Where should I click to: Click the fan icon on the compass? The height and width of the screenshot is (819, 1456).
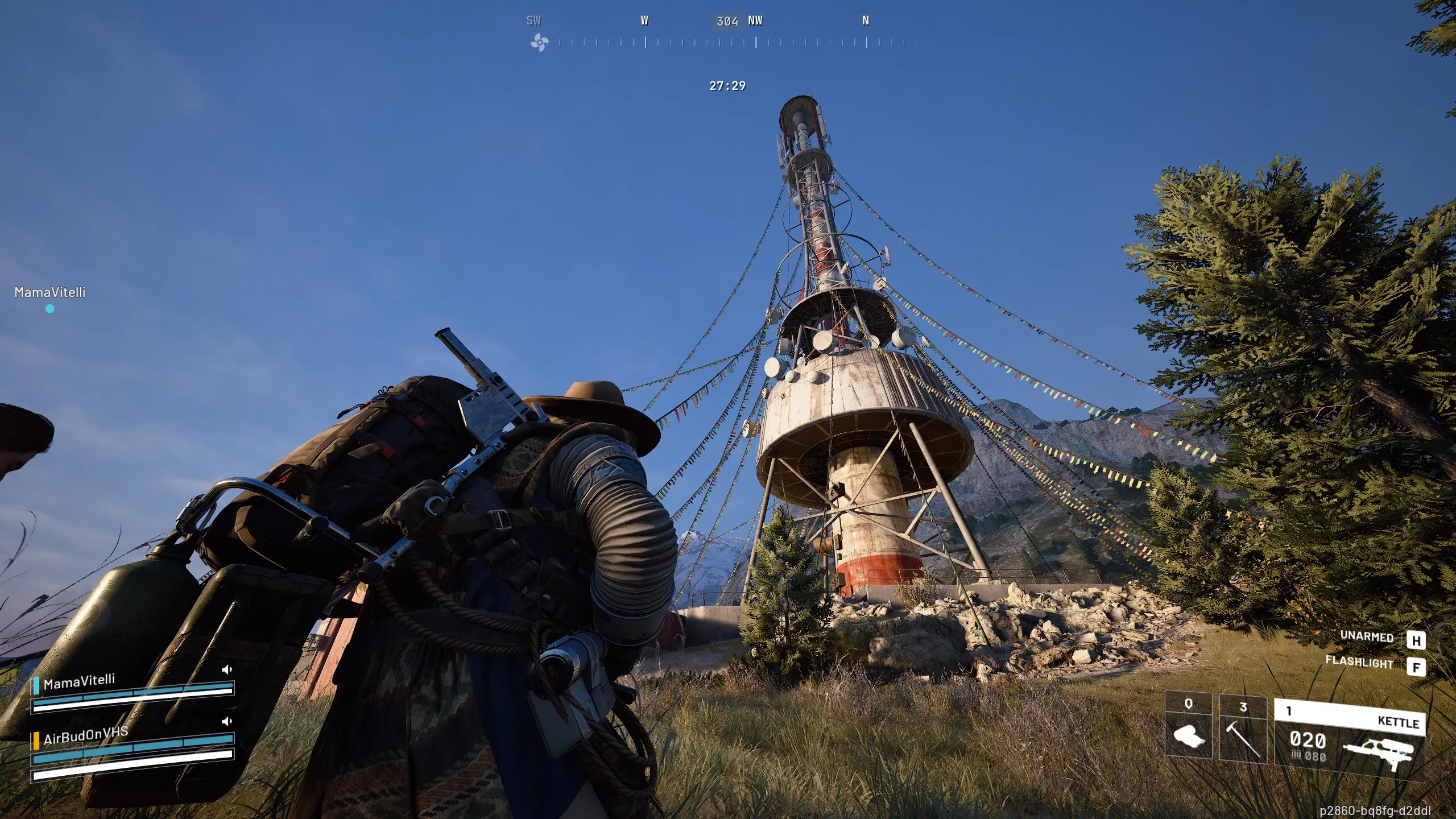click(x=539, y=42)
